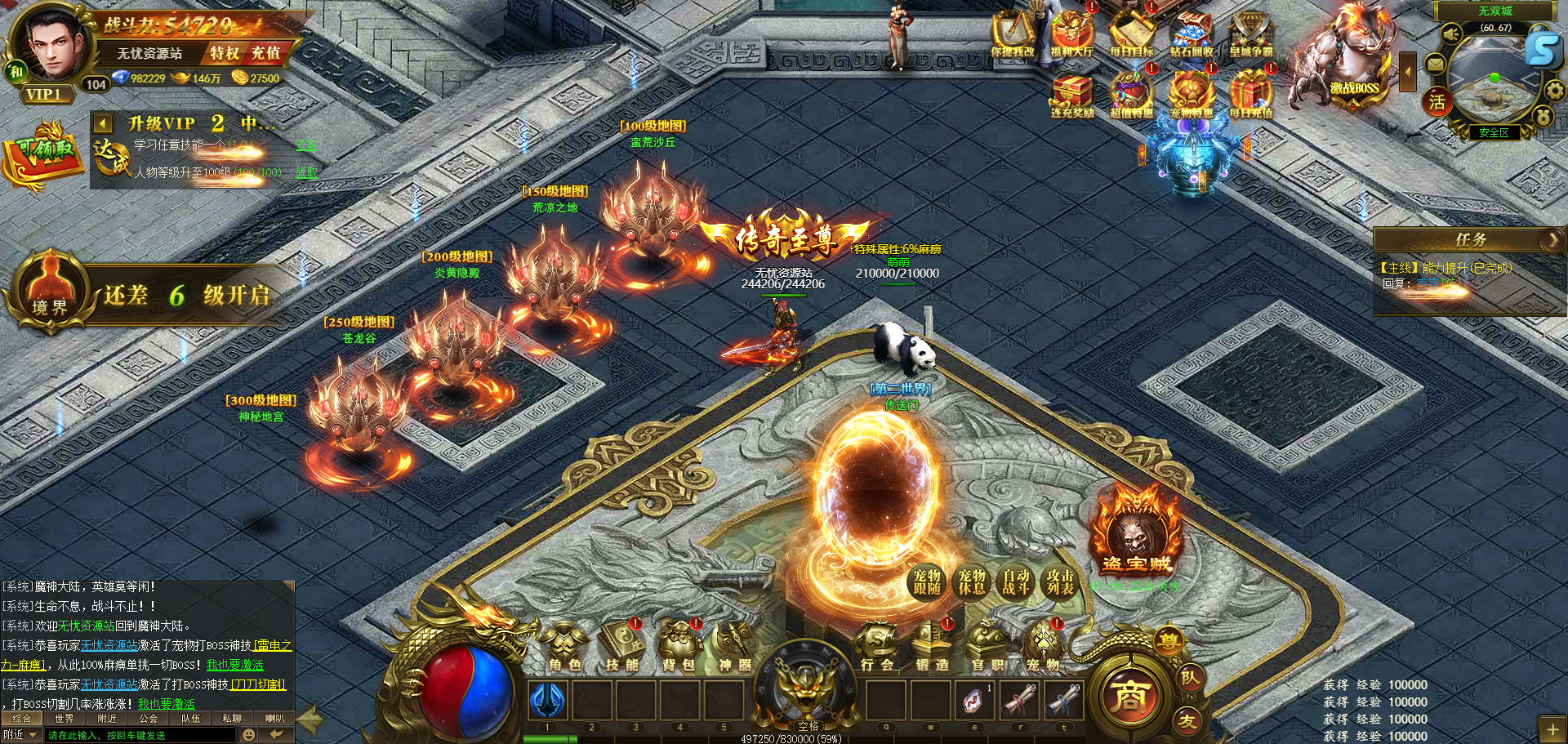Select the 宠物跟随 pet follow button
1568x744 pixels.
[x=927, y=582]
